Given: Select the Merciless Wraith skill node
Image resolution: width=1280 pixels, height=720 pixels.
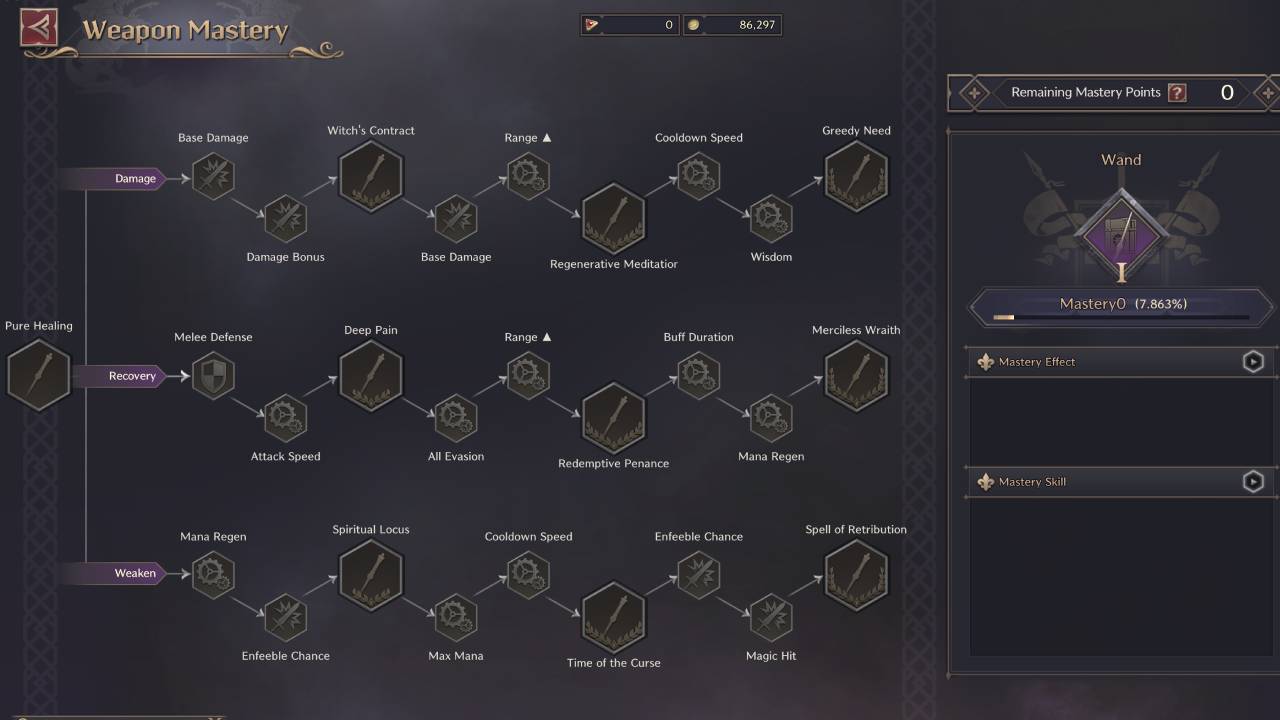Looking at the screenshot, I should point(856,375).
